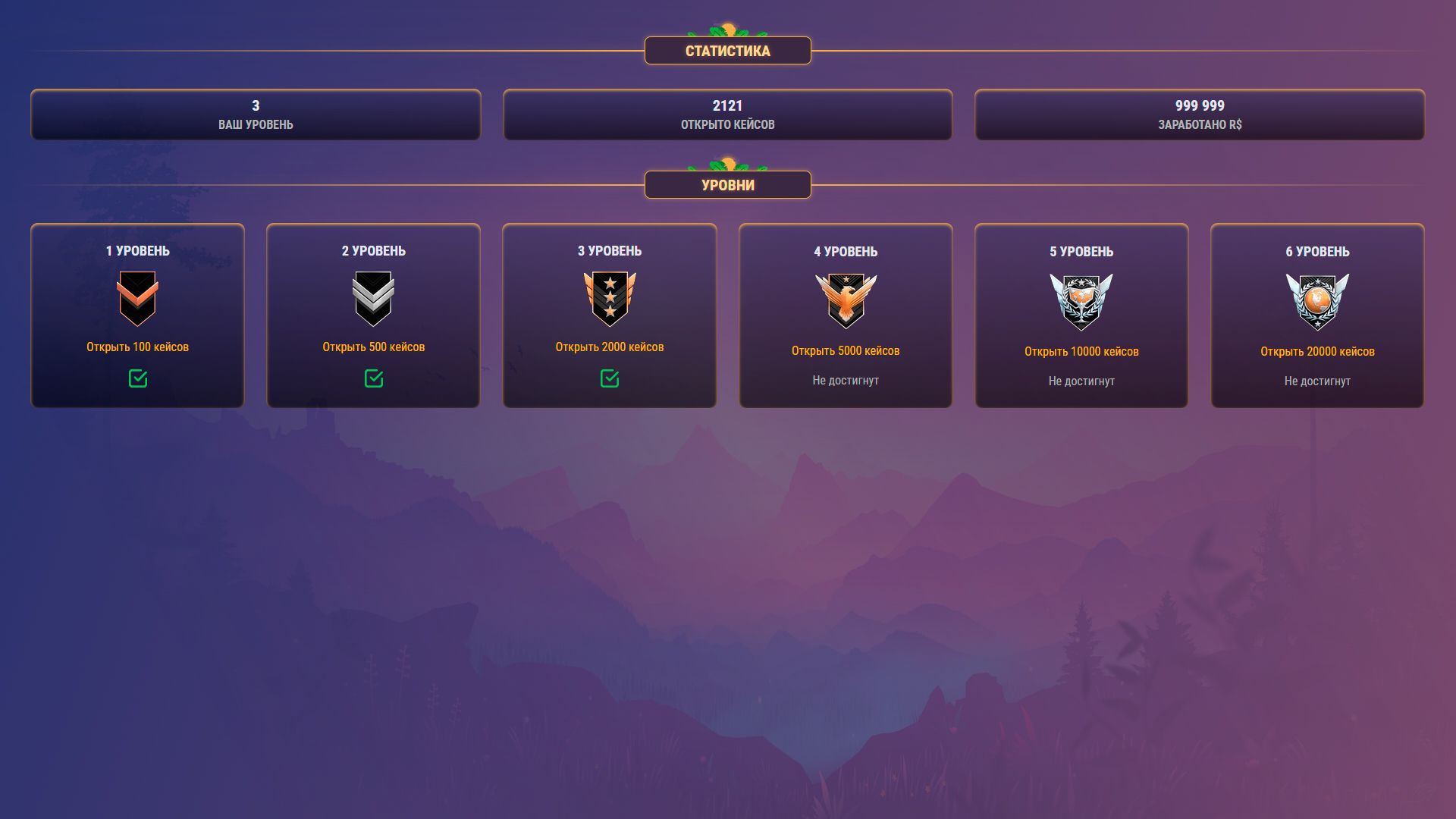1456x819 pixels.
Task: Toggle the green checkmark on level 2 card
Action: (373, 379)
